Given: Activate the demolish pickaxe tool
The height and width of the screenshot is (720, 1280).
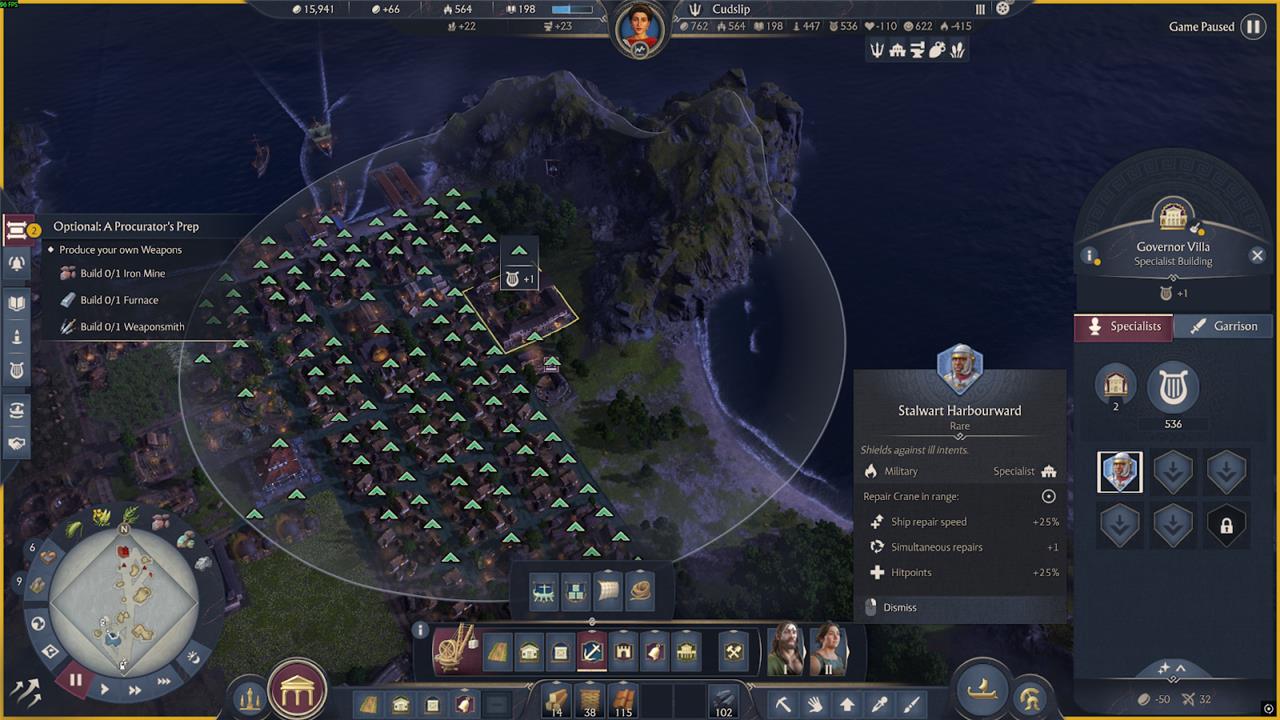Looking at the screenshot, I should (x=783, y=704).
